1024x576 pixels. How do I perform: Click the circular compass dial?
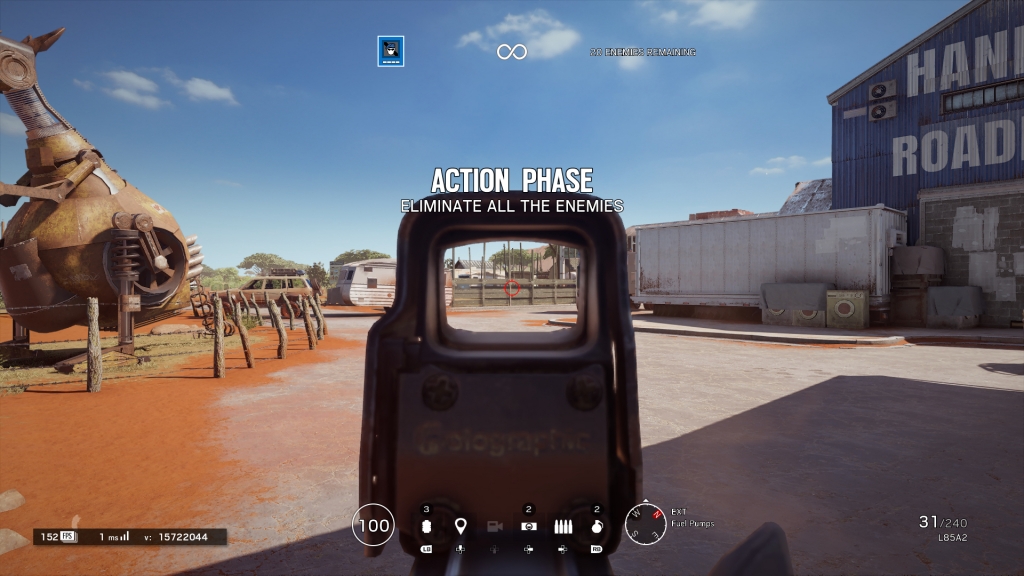[x=645, y=523]
